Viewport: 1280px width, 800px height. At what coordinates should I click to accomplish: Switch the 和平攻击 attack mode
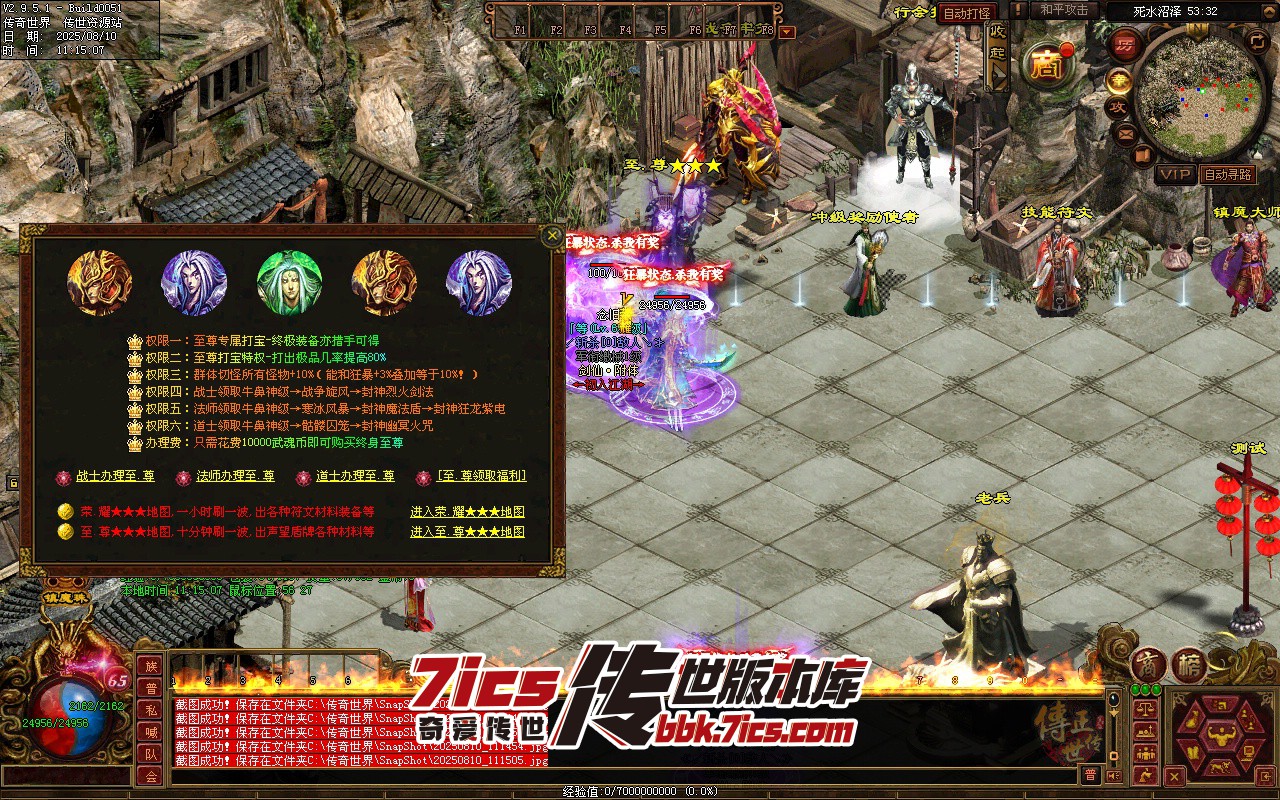(x=1064, y=10)
